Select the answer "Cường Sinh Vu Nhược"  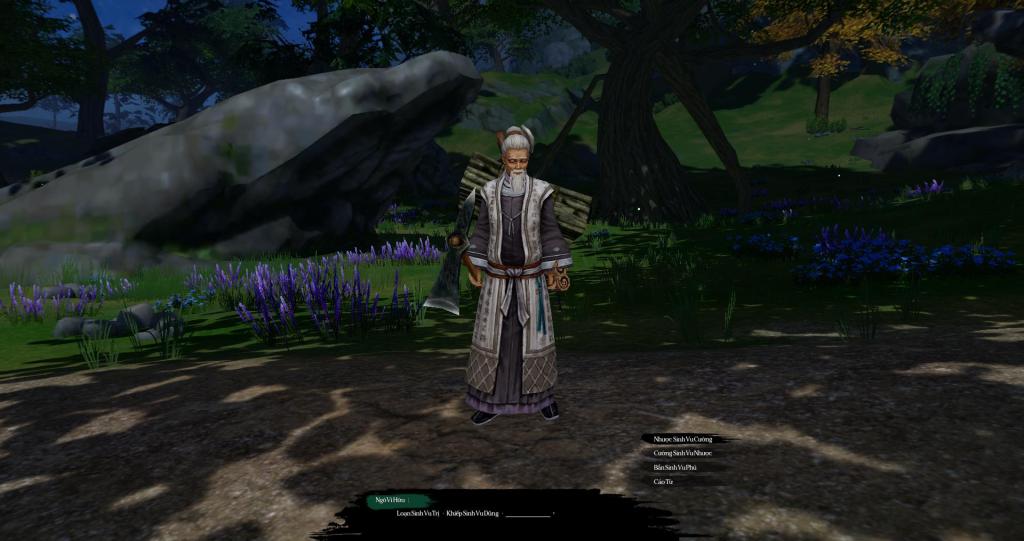(682, 453)
